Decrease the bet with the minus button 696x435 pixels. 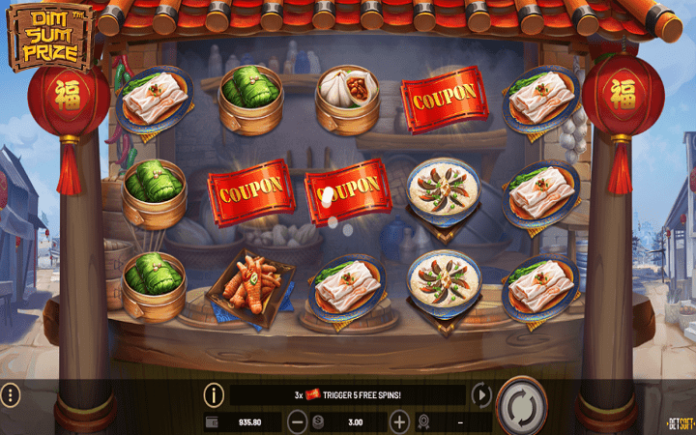307,423
